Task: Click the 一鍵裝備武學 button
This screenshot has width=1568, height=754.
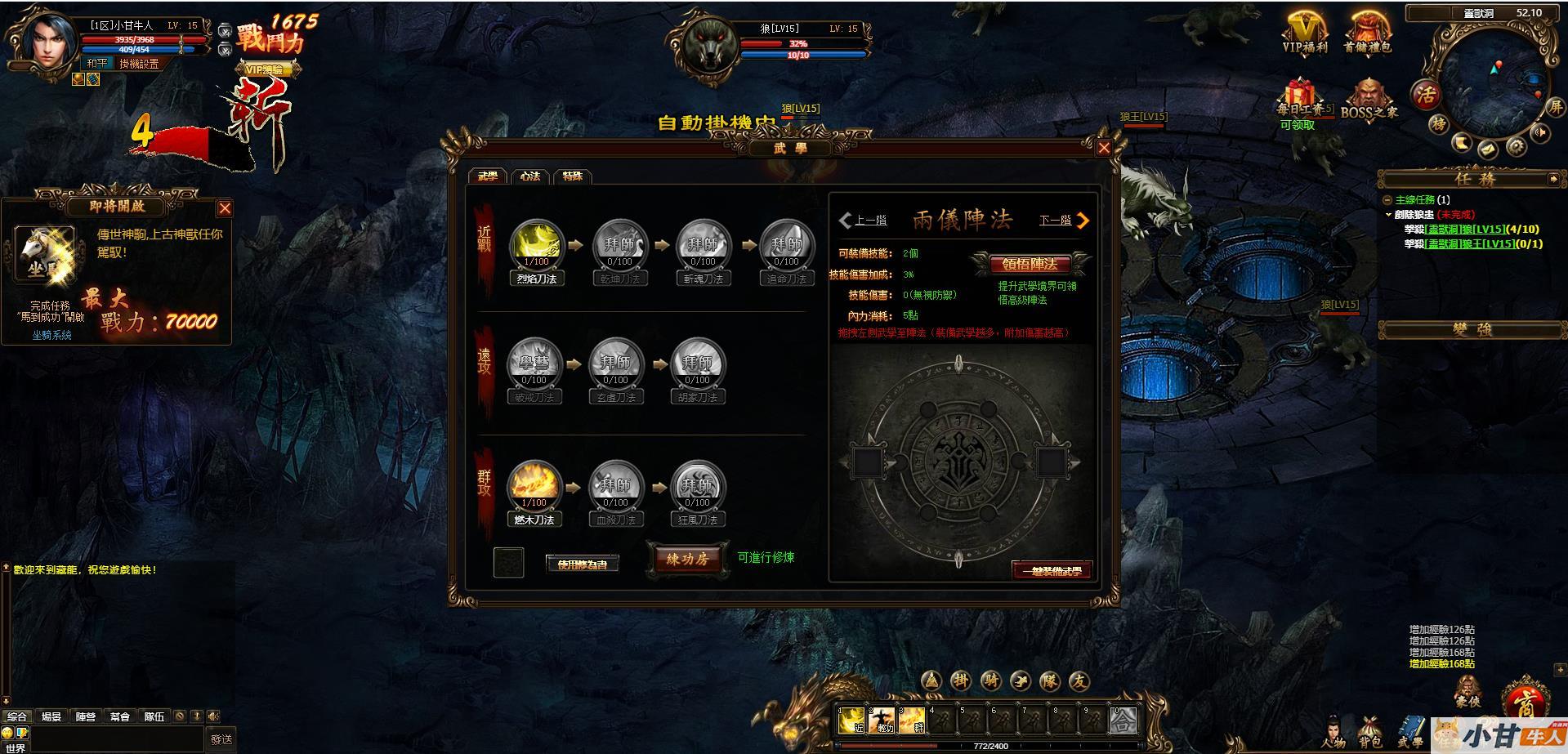Action: [x=1052, y=570]
